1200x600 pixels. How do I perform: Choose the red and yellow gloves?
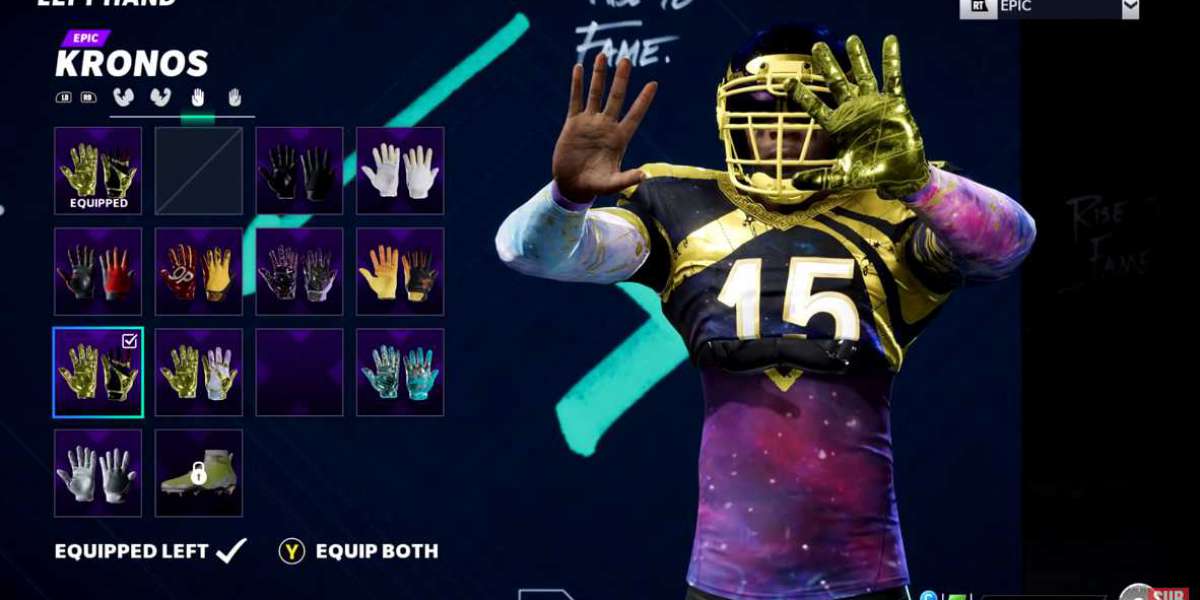(199, 272)
